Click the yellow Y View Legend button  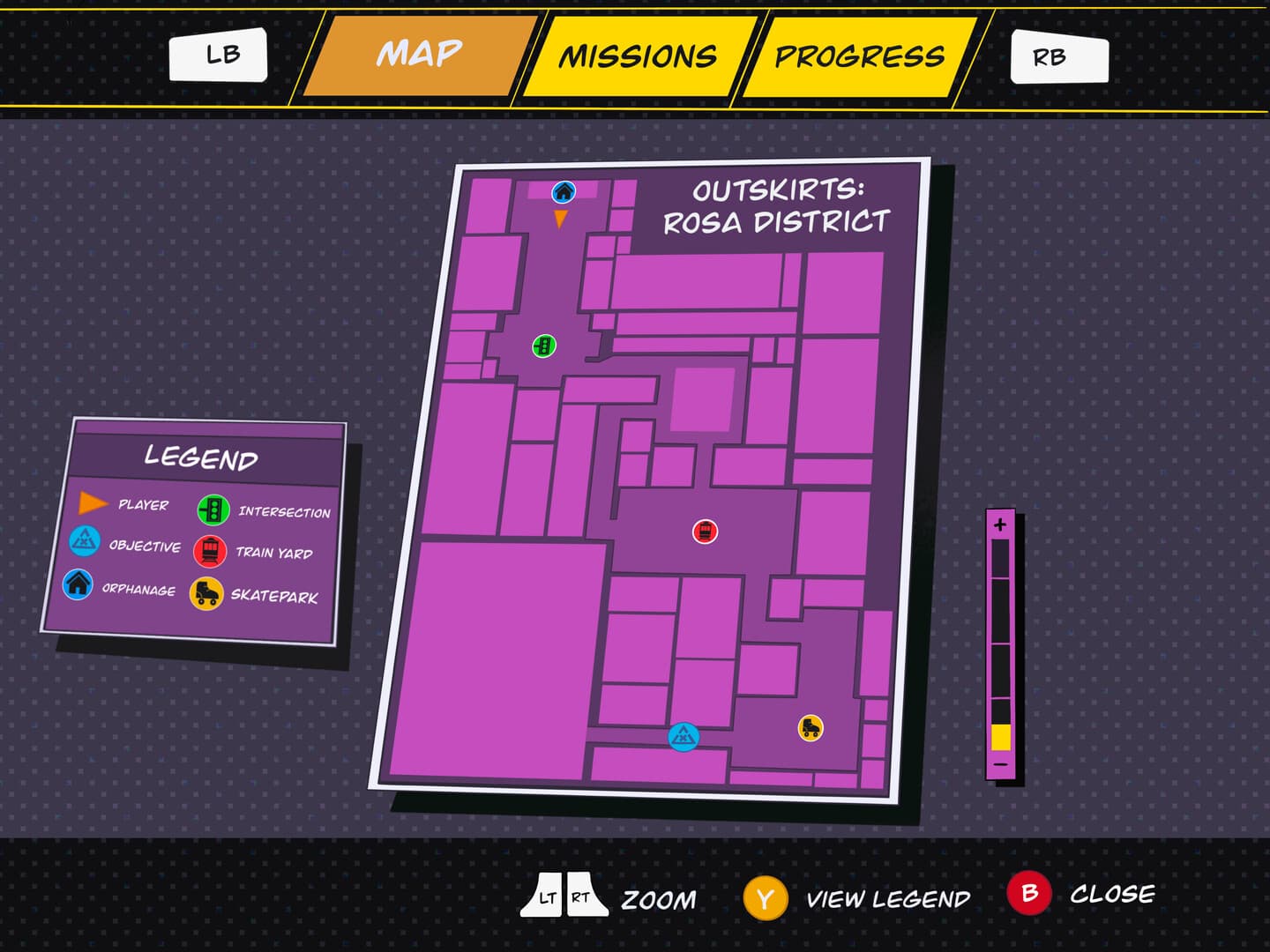(765, 898)
